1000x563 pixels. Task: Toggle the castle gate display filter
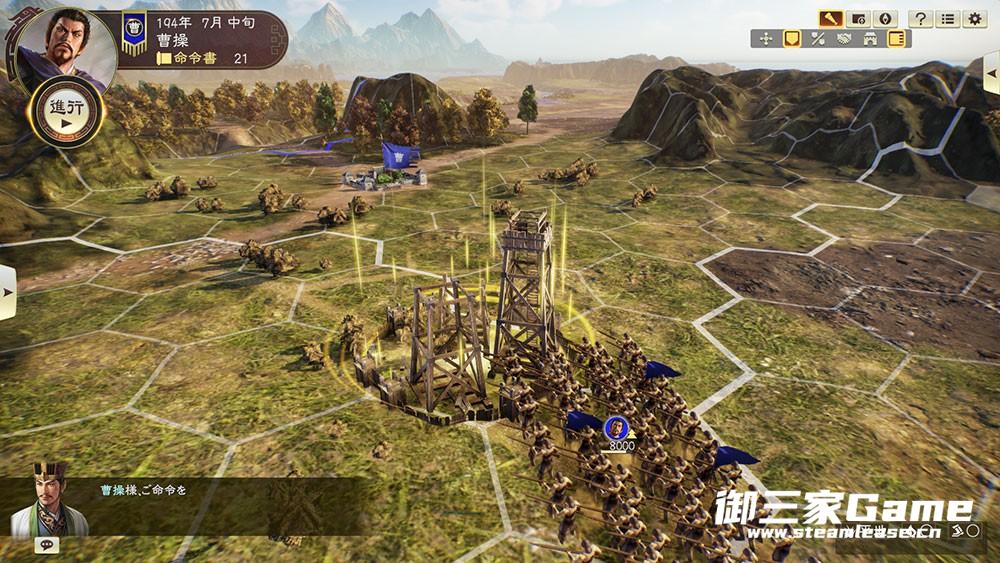[x=870, y=39]
